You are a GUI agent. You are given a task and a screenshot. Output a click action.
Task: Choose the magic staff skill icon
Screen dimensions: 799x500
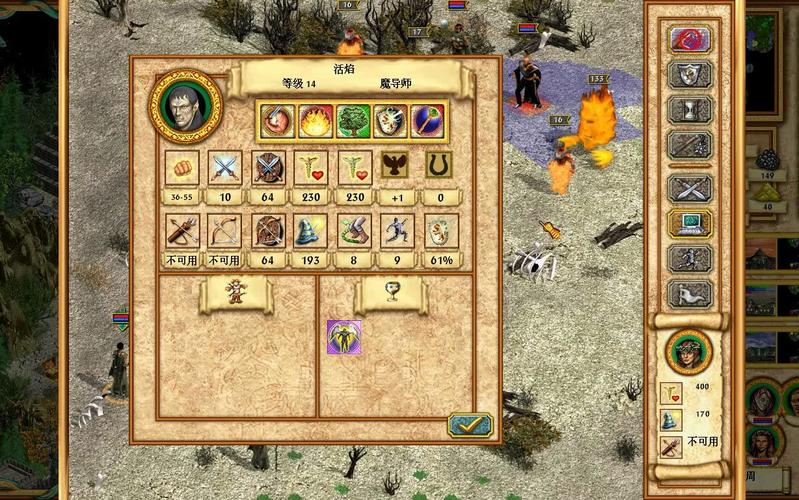point(427,121)
